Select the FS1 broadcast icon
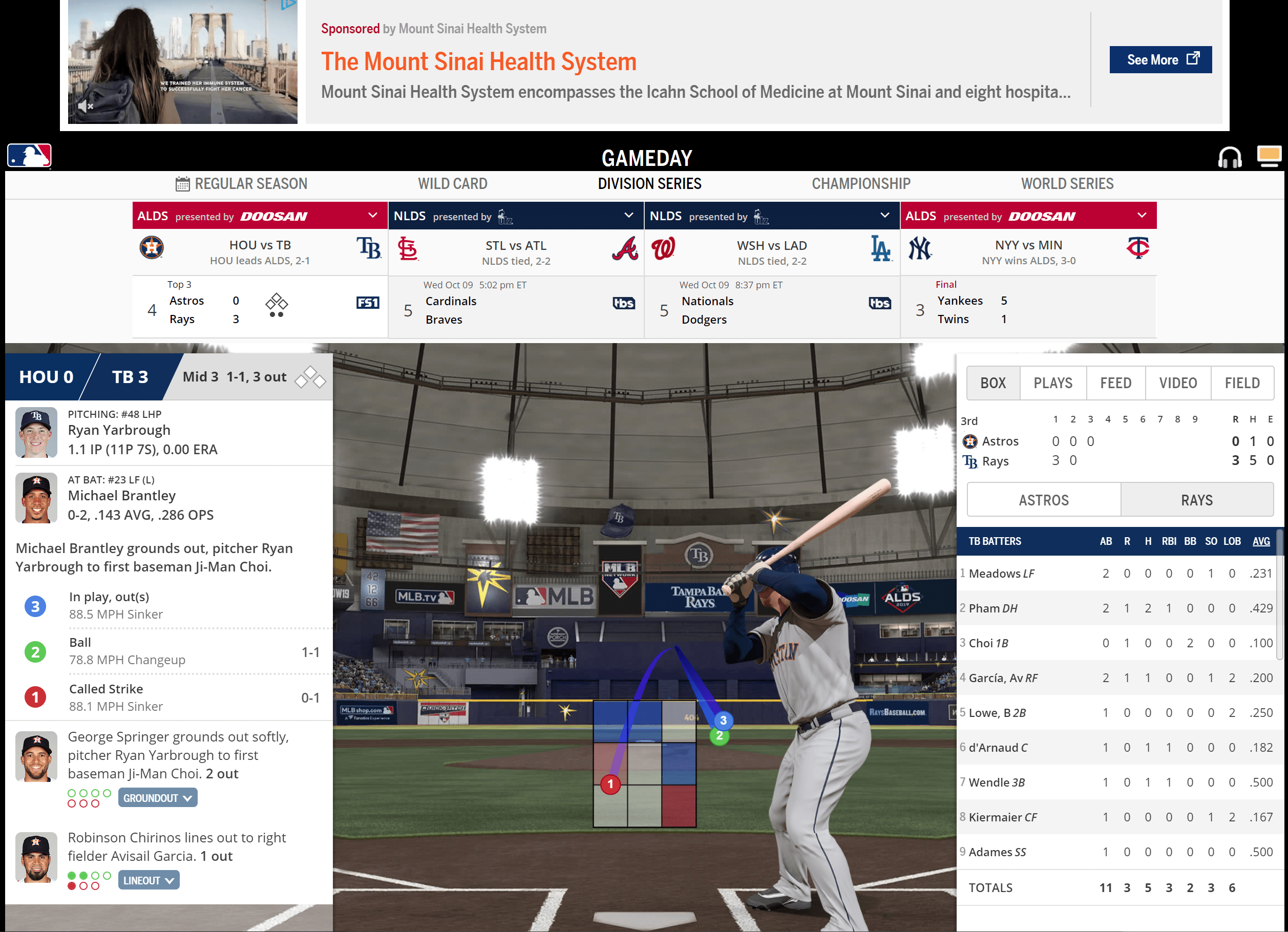This screenshot has width=1288, height=932. coord(367,303)
